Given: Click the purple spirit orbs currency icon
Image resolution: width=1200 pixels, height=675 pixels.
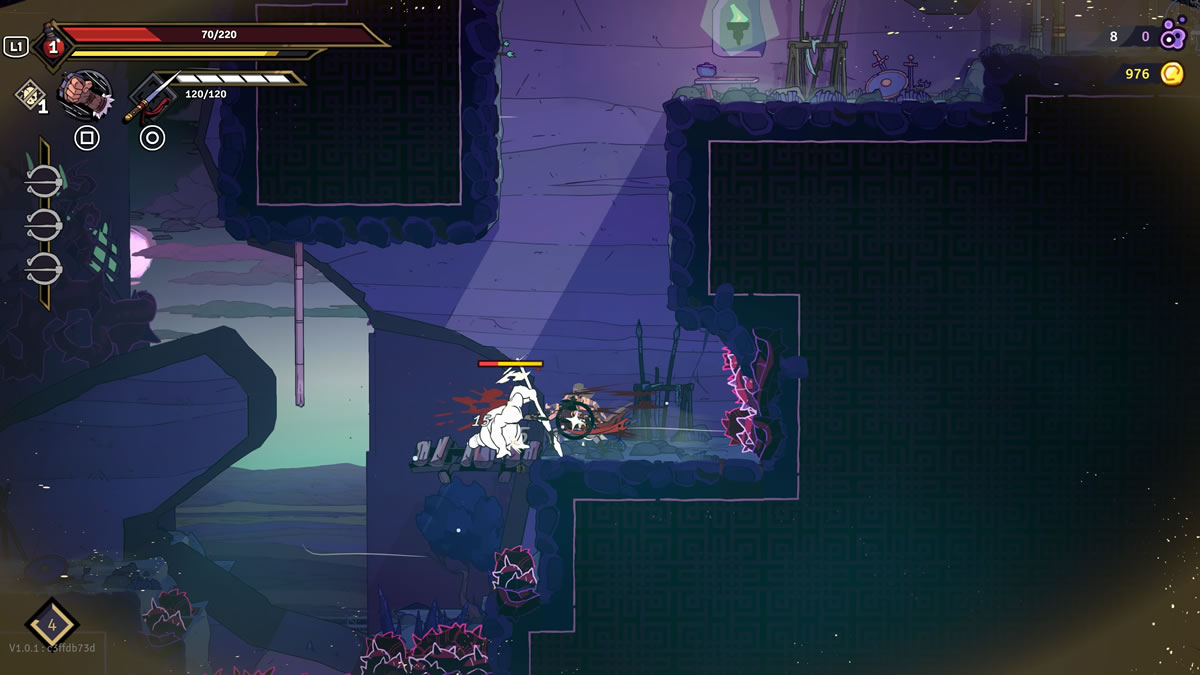Looking at the screenshot, I should click(1172, 37).
